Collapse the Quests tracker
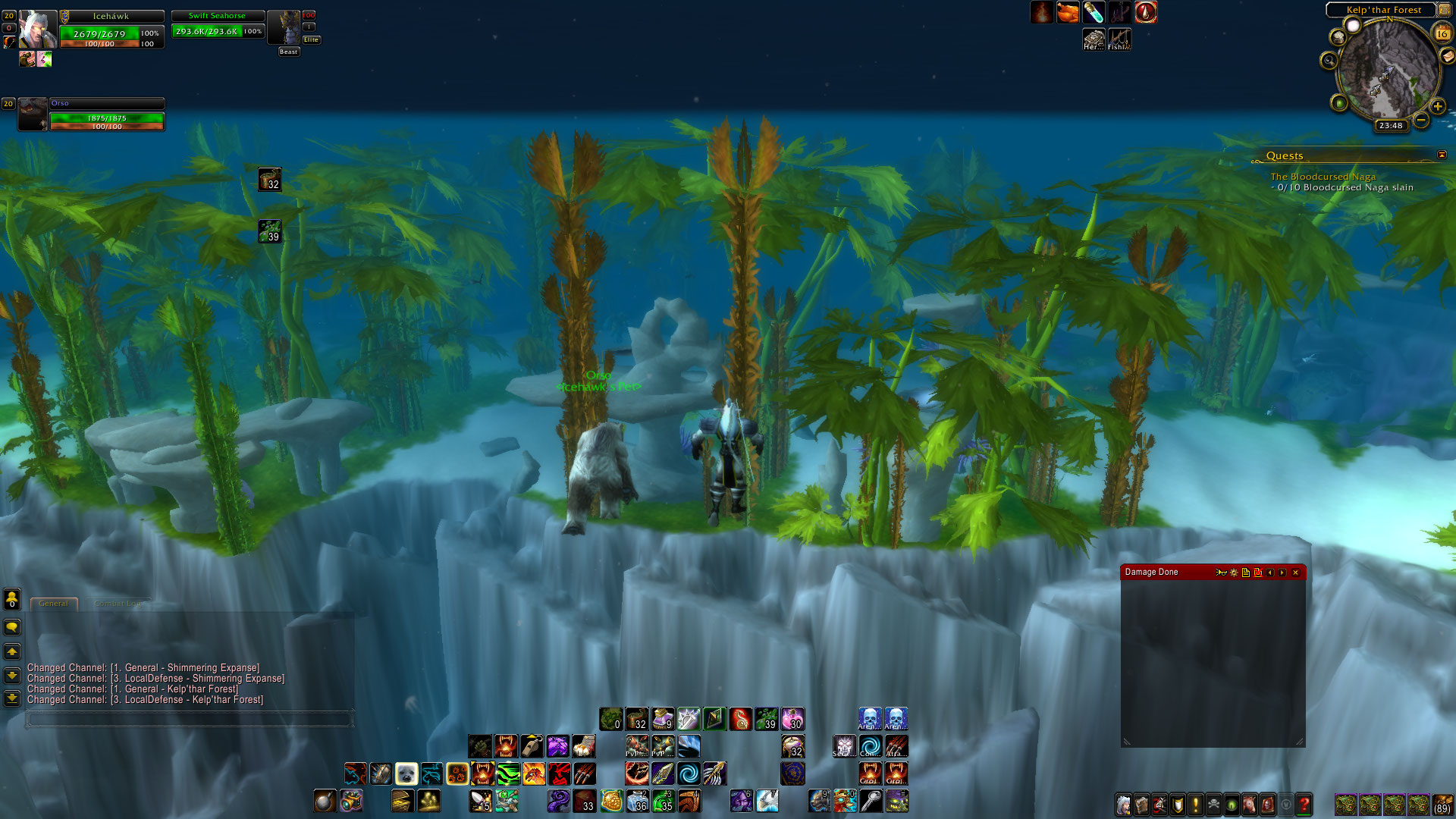The height and width of the screenshot is (819, 1456). 1442,155
